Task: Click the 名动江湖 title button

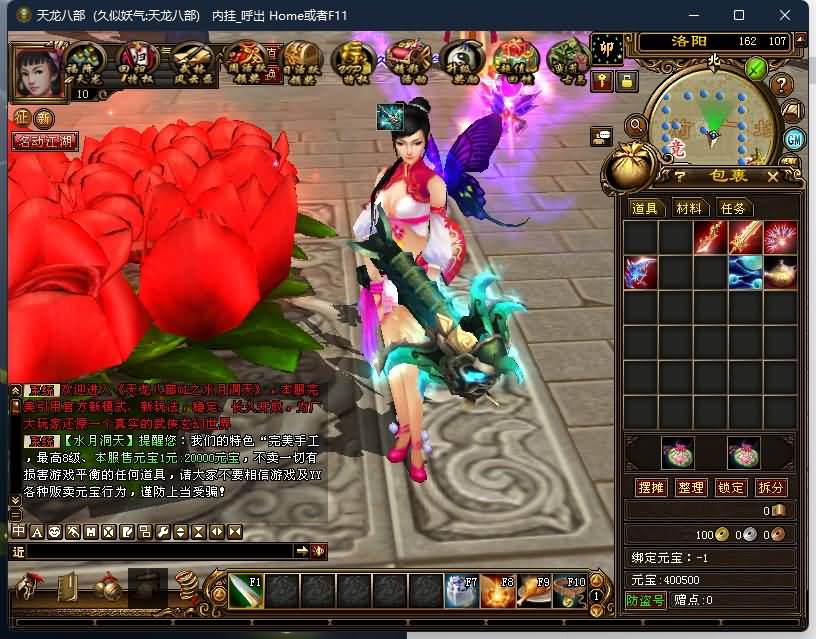Action: click(45, 141)
